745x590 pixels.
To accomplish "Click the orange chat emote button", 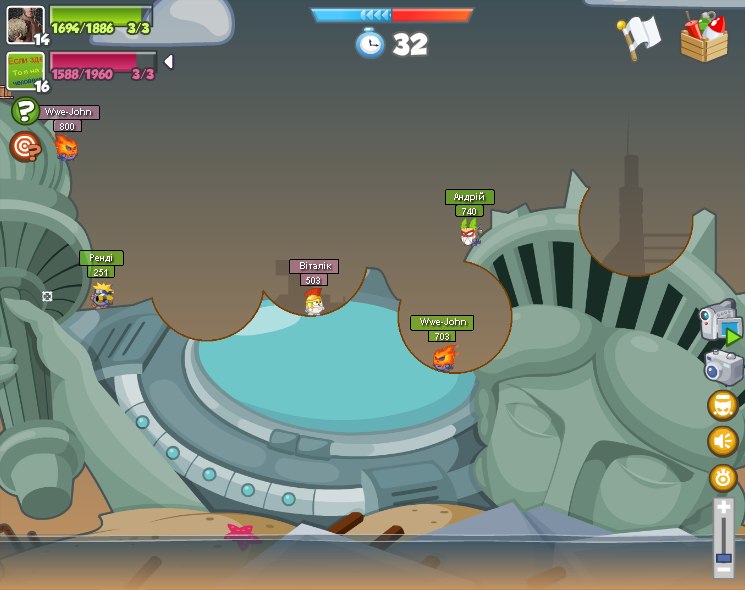I will coord(723,405).
